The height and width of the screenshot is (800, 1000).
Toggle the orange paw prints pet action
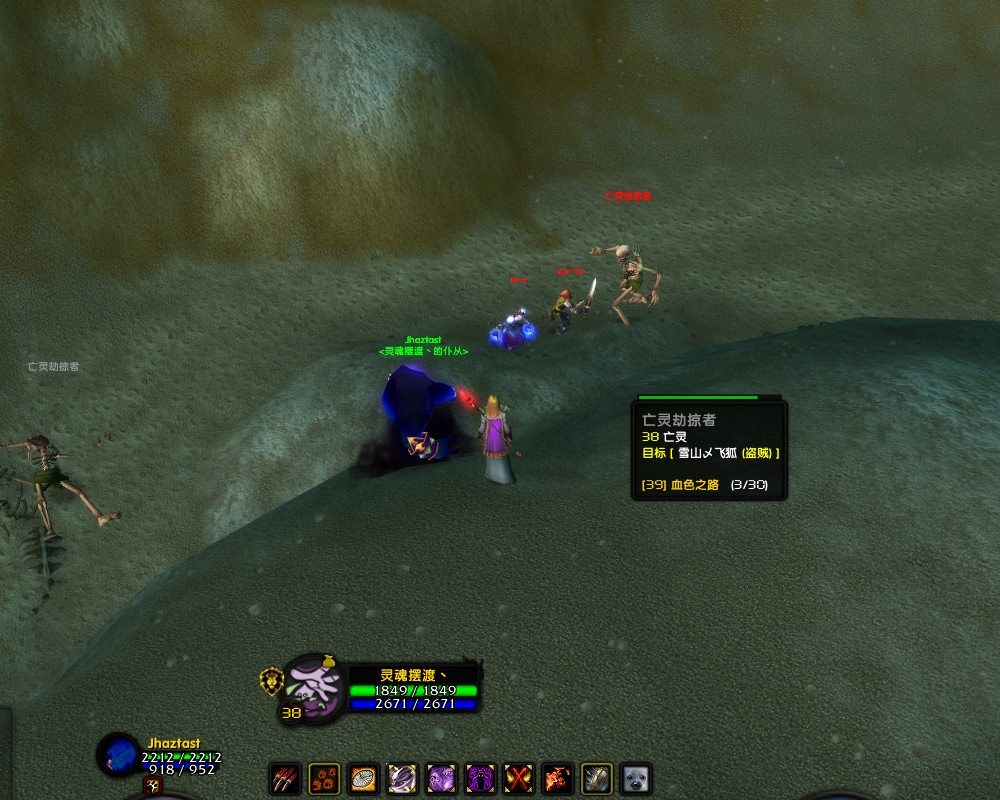324,778
